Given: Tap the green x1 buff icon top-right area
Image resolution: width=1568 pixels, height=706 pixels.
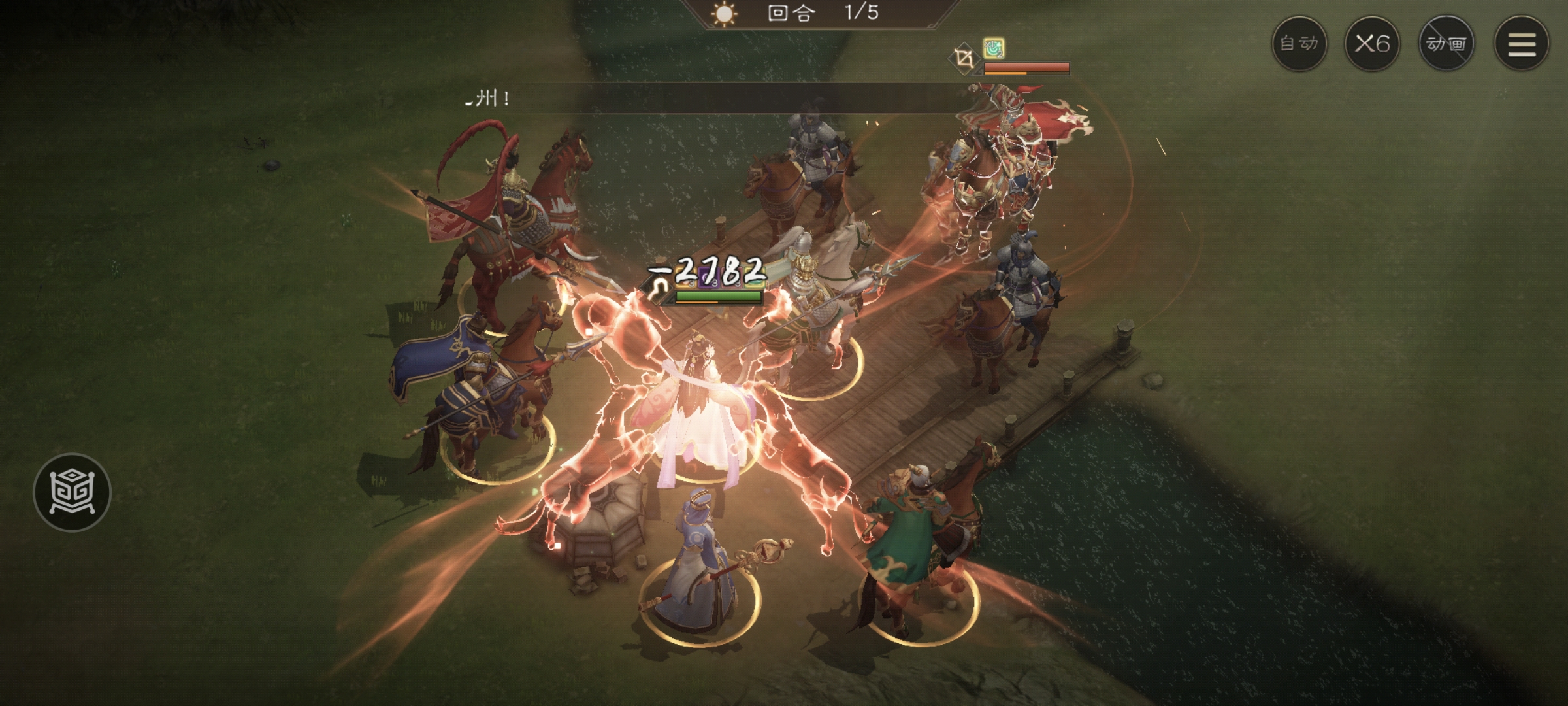Looking at the screenshot, I should (993, 49).
